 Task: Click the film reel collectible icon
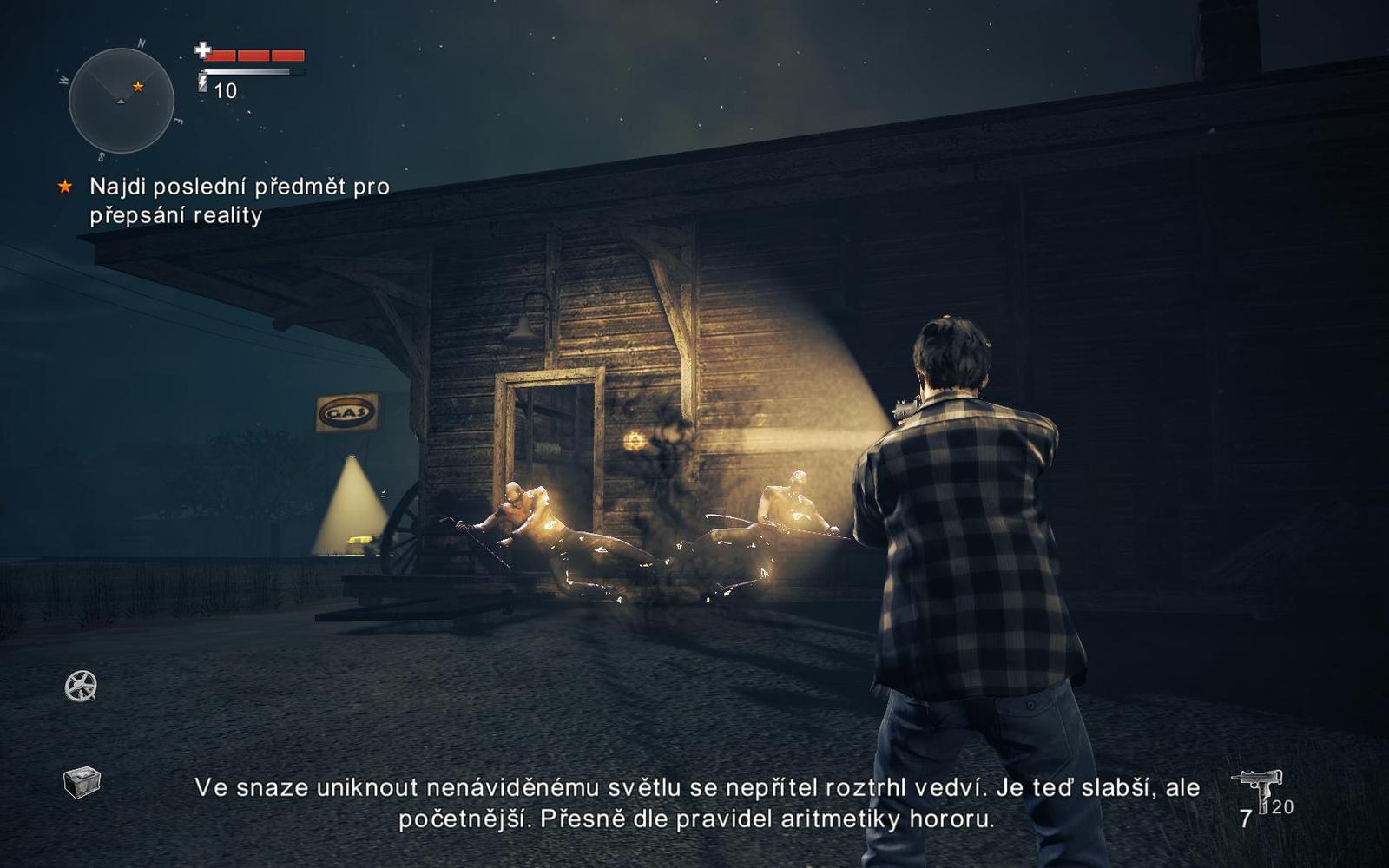pos(81,687)
